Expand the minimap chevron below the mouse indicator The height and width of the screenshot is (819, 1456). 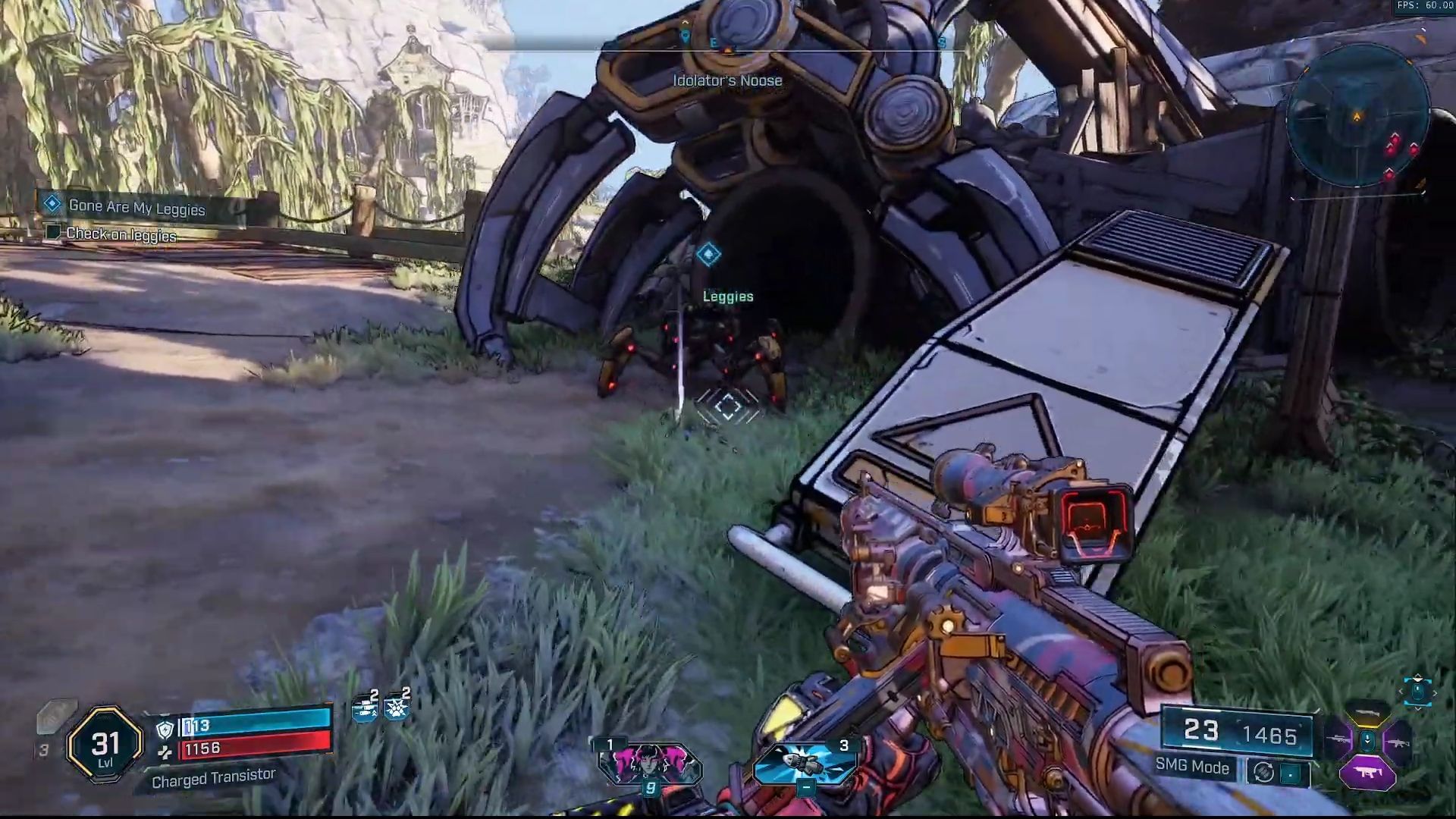click(1417, 710)
